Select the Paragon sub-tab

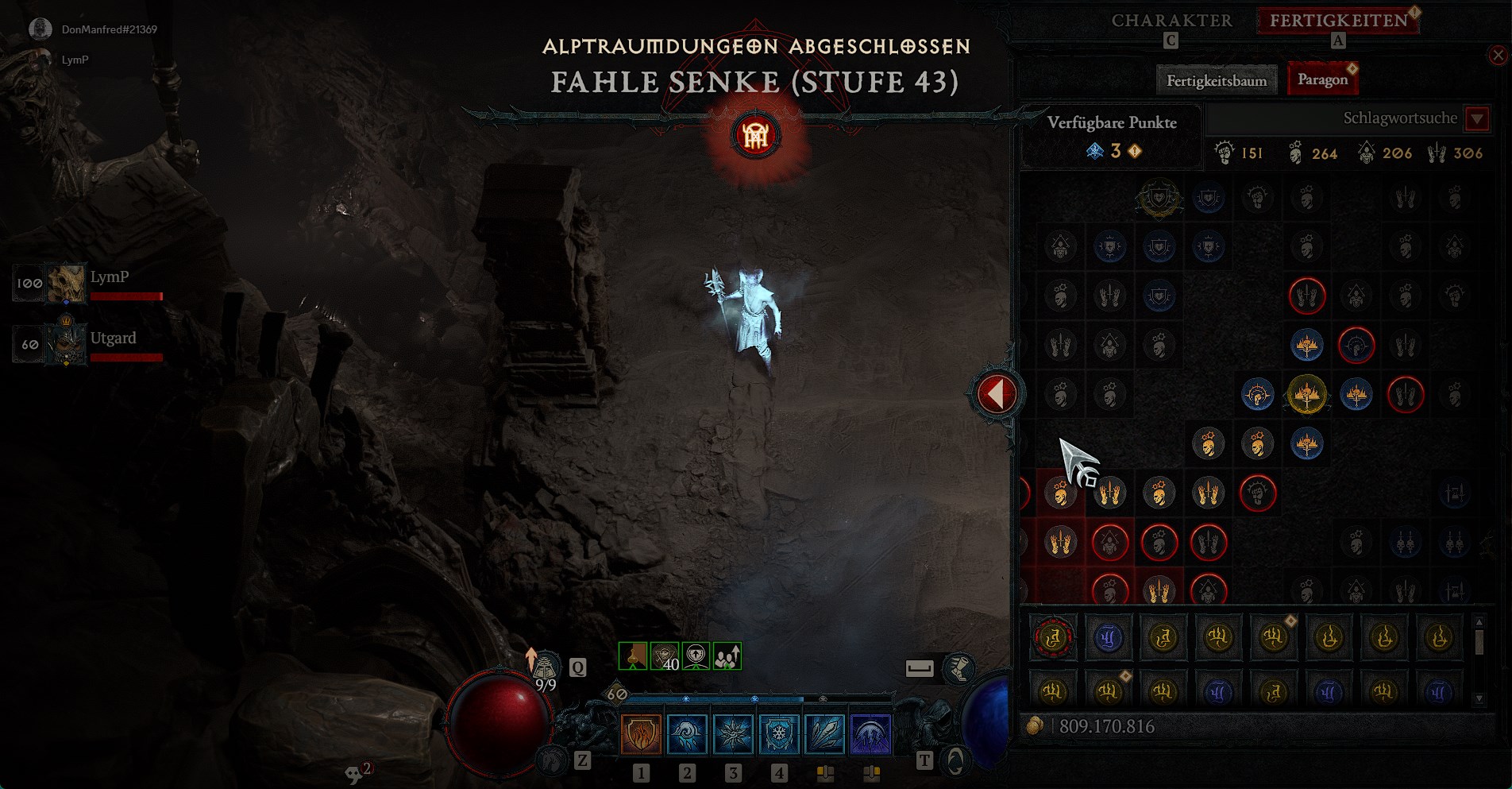tap(1322, 79)
